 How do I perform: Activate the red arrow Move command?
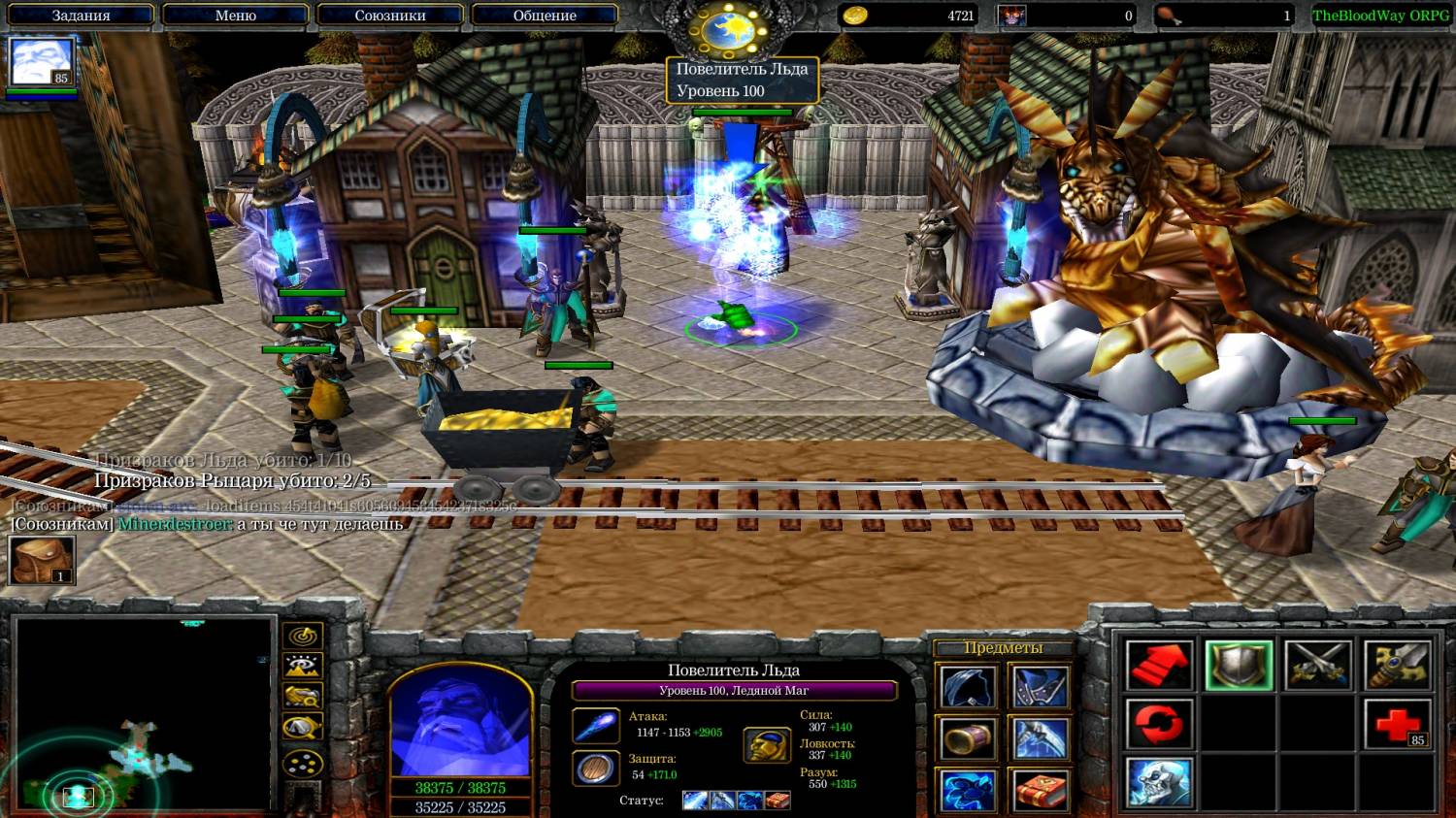pyautogui.click(x=1159, y=666)
